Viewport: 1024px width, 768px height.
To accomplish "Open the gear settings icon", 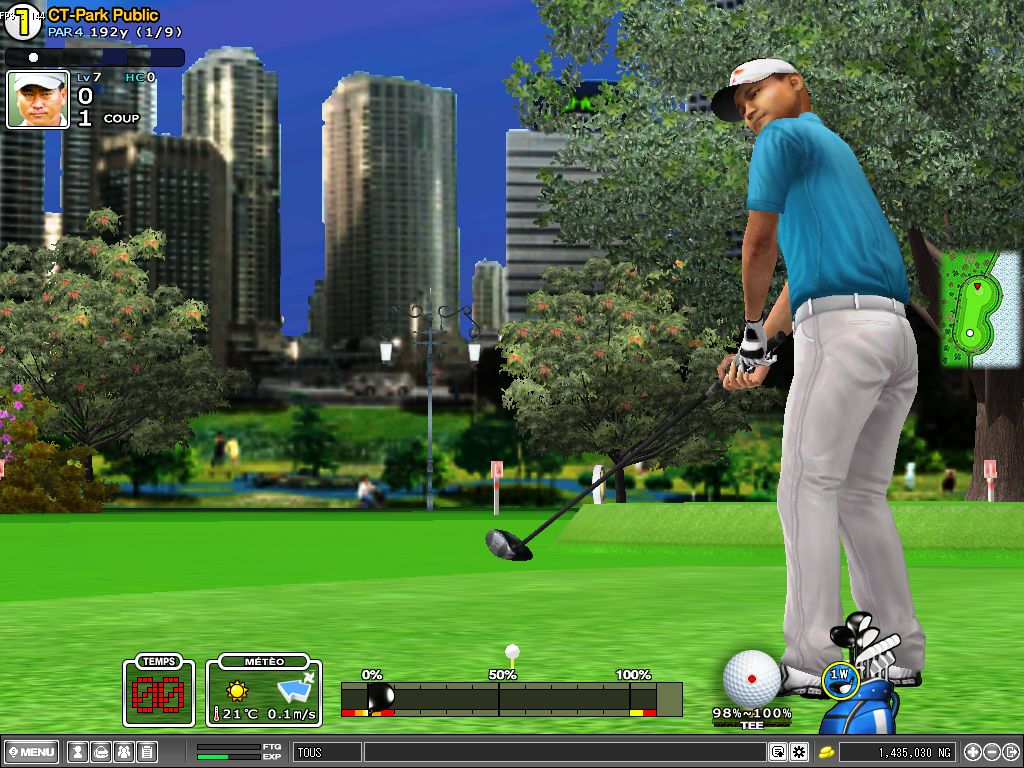I will point(799,752).
